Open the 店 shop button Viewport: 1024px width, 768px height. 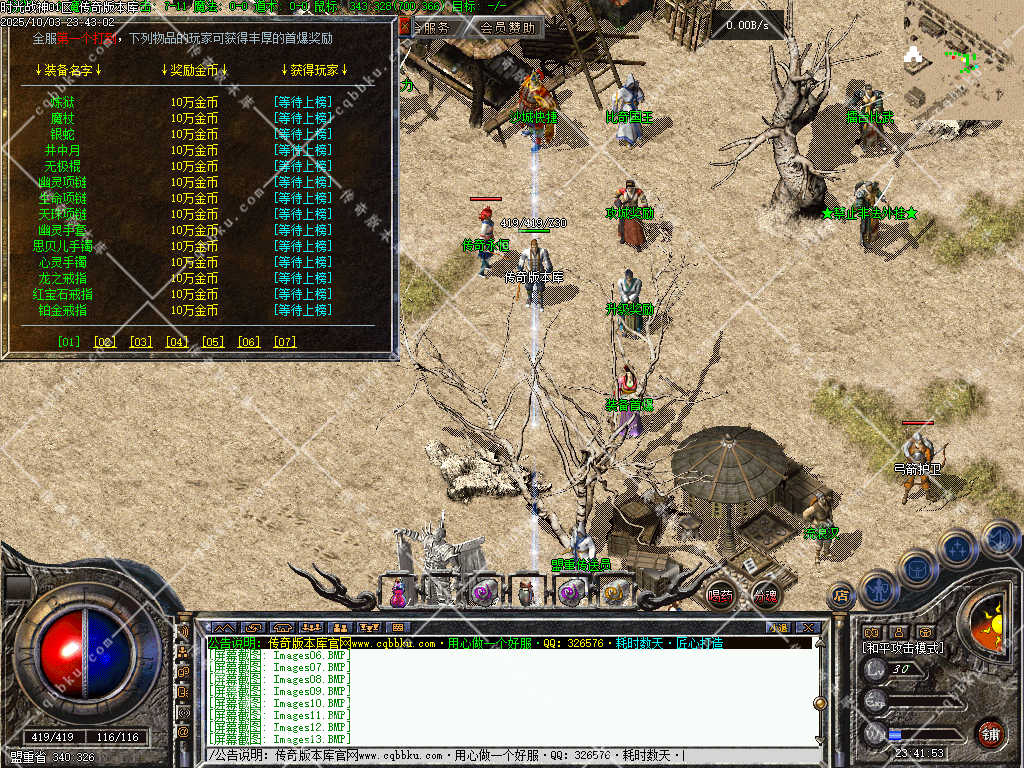[841, 597]
